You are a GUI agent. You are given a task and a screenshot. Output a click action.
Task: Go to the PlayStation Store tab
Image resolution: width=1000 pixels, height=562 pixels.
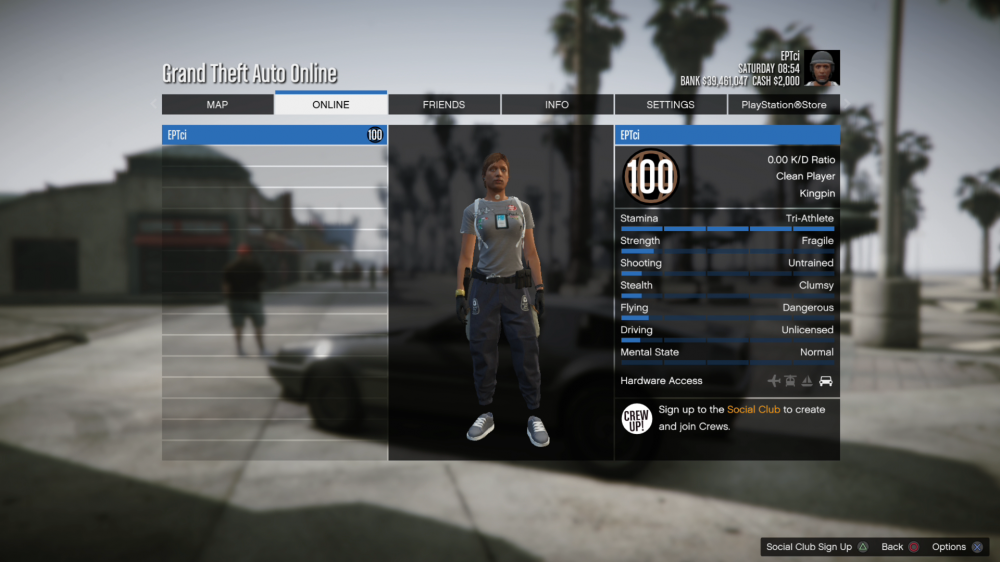pos(784,104)
